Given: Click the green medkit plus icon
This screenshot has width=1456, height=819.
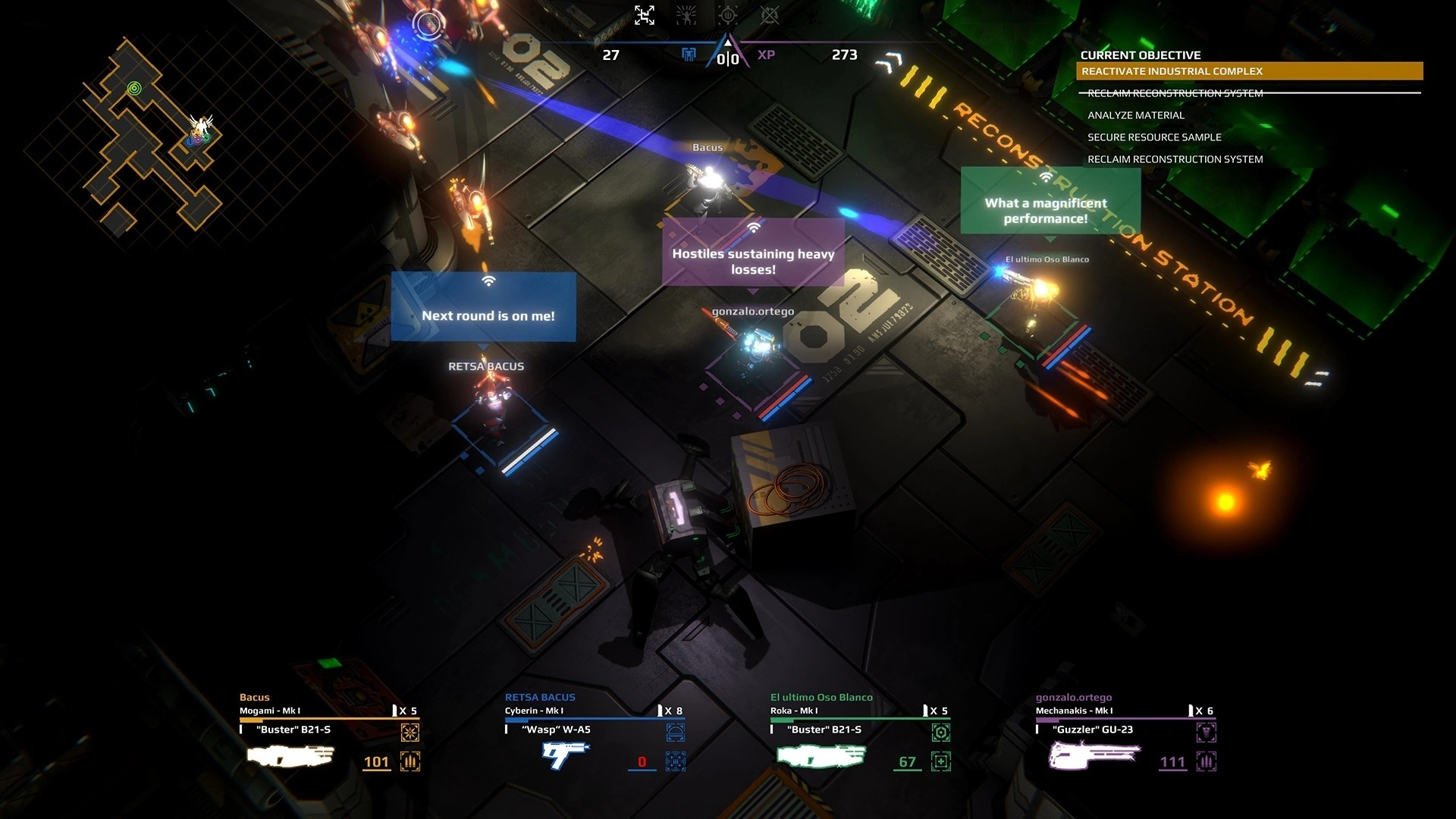Looking at the screenshot, I should pyautogui.click(x=941, y=761).
